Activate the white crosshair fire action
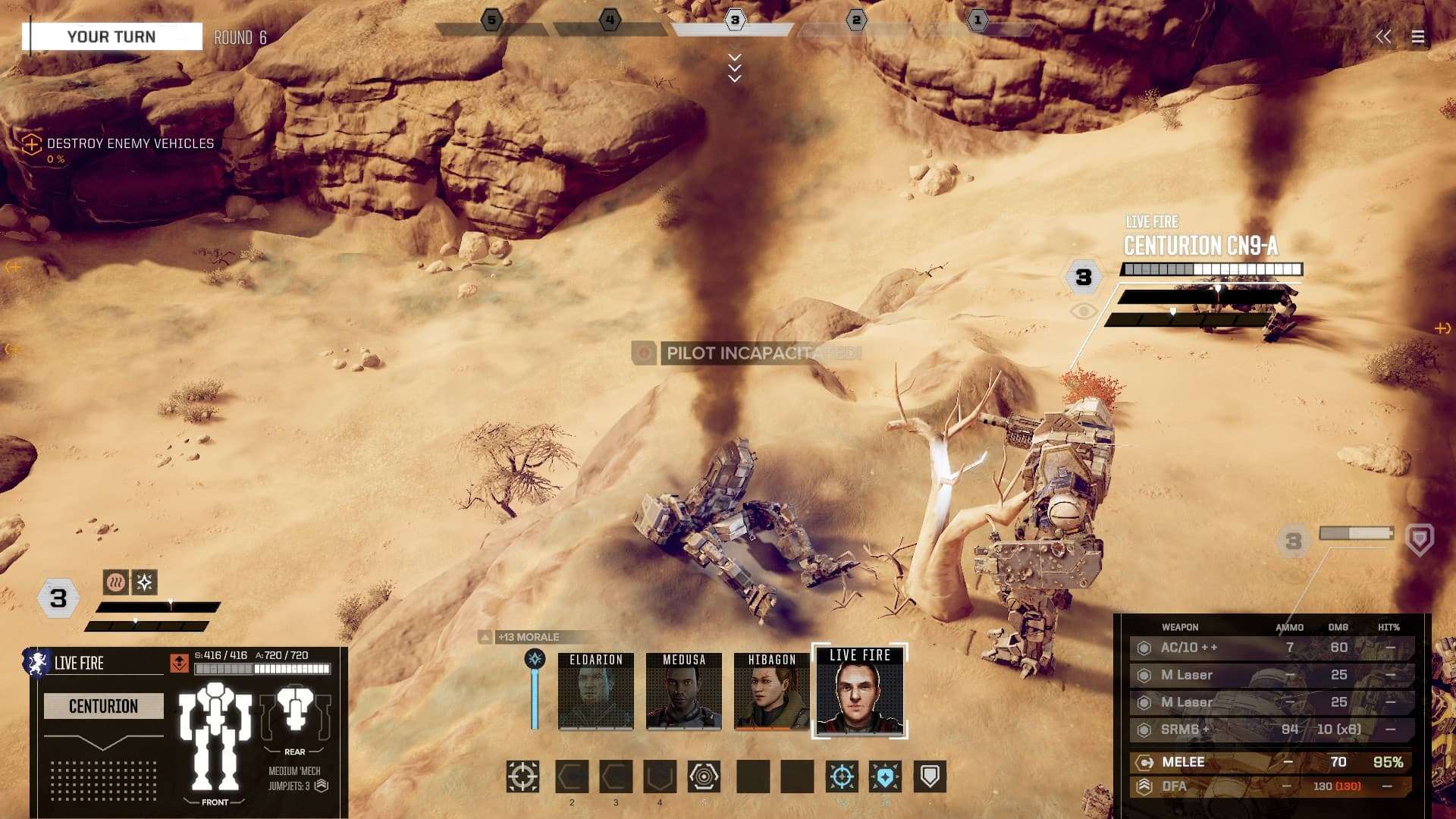This screenshot has width=1456, height=819. coord(522,777)
